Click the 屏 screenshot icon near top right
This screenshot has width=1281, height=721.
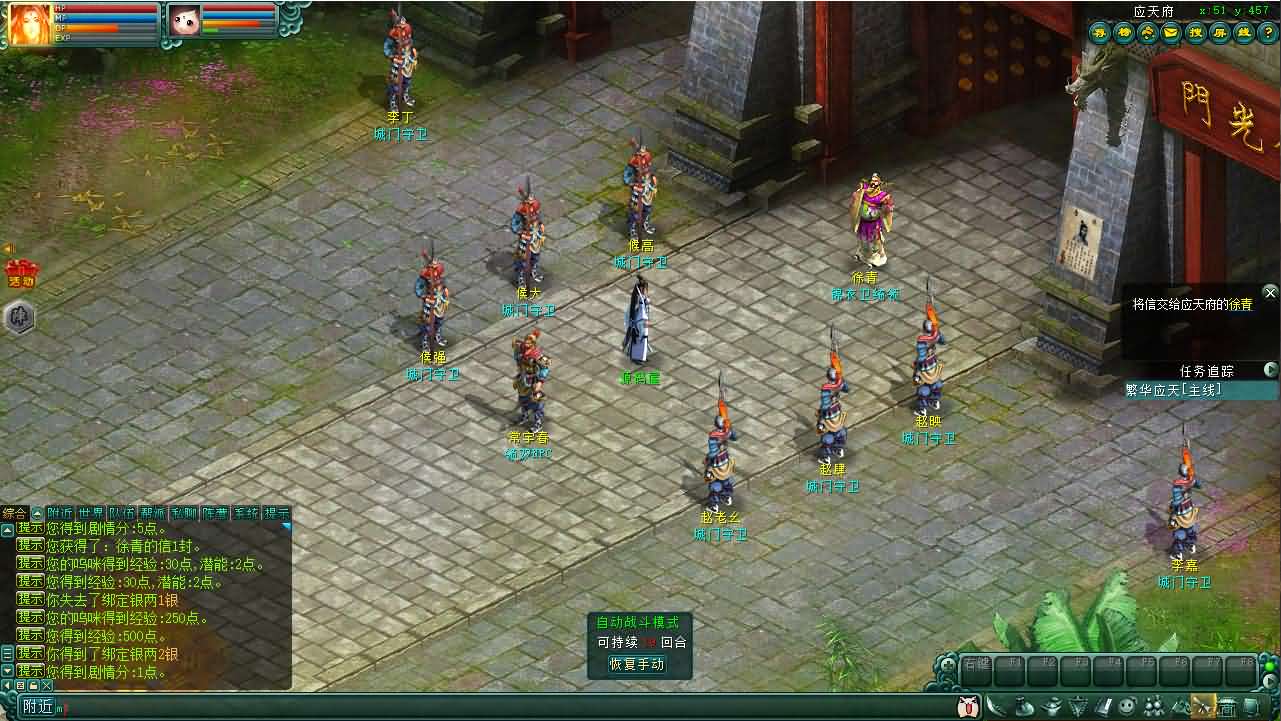[1220, 32]
